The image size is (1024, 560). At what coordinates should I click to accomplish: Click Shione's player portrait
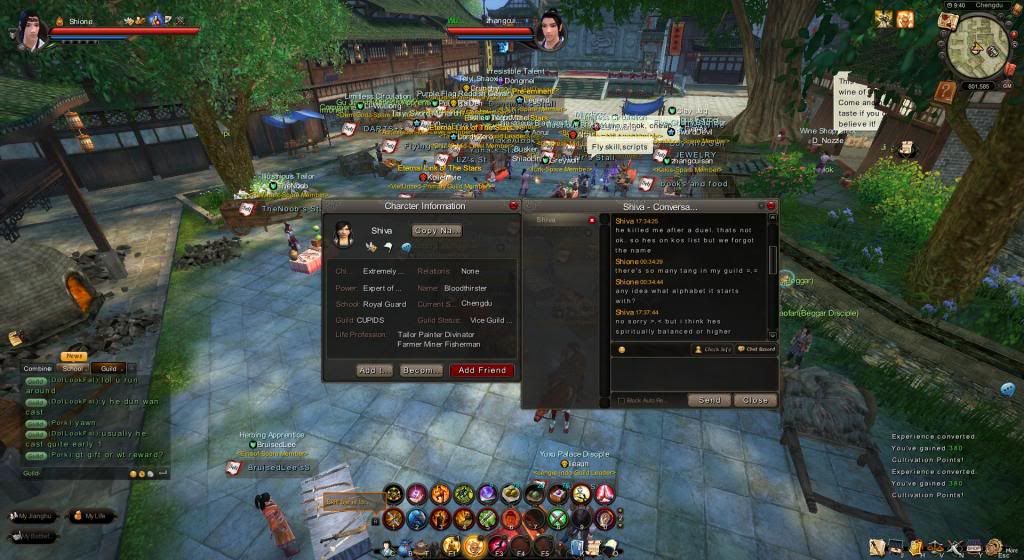point(26,27)
